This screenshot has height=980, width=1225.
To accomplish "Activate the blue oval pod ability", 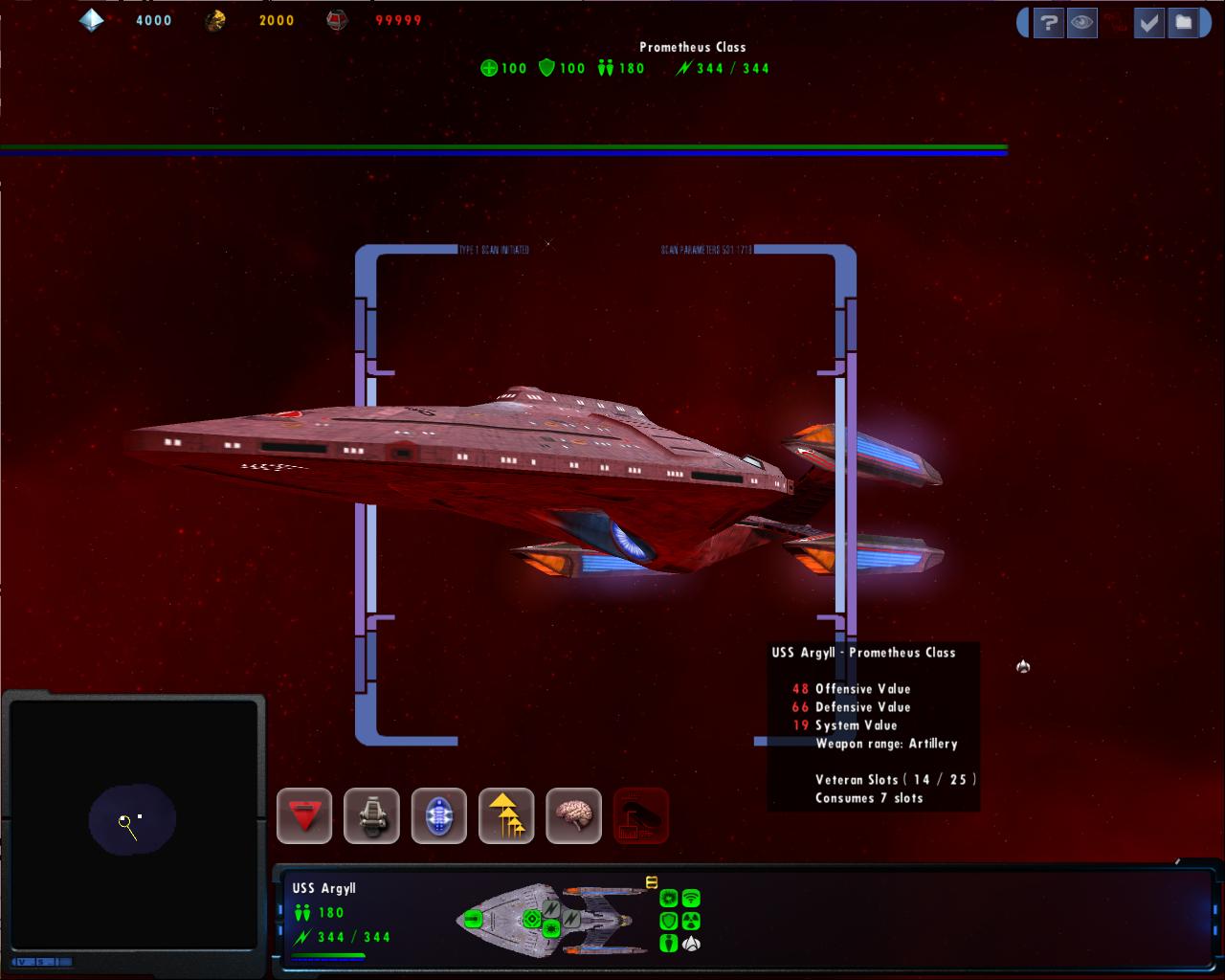I will (x=439, y=816).
